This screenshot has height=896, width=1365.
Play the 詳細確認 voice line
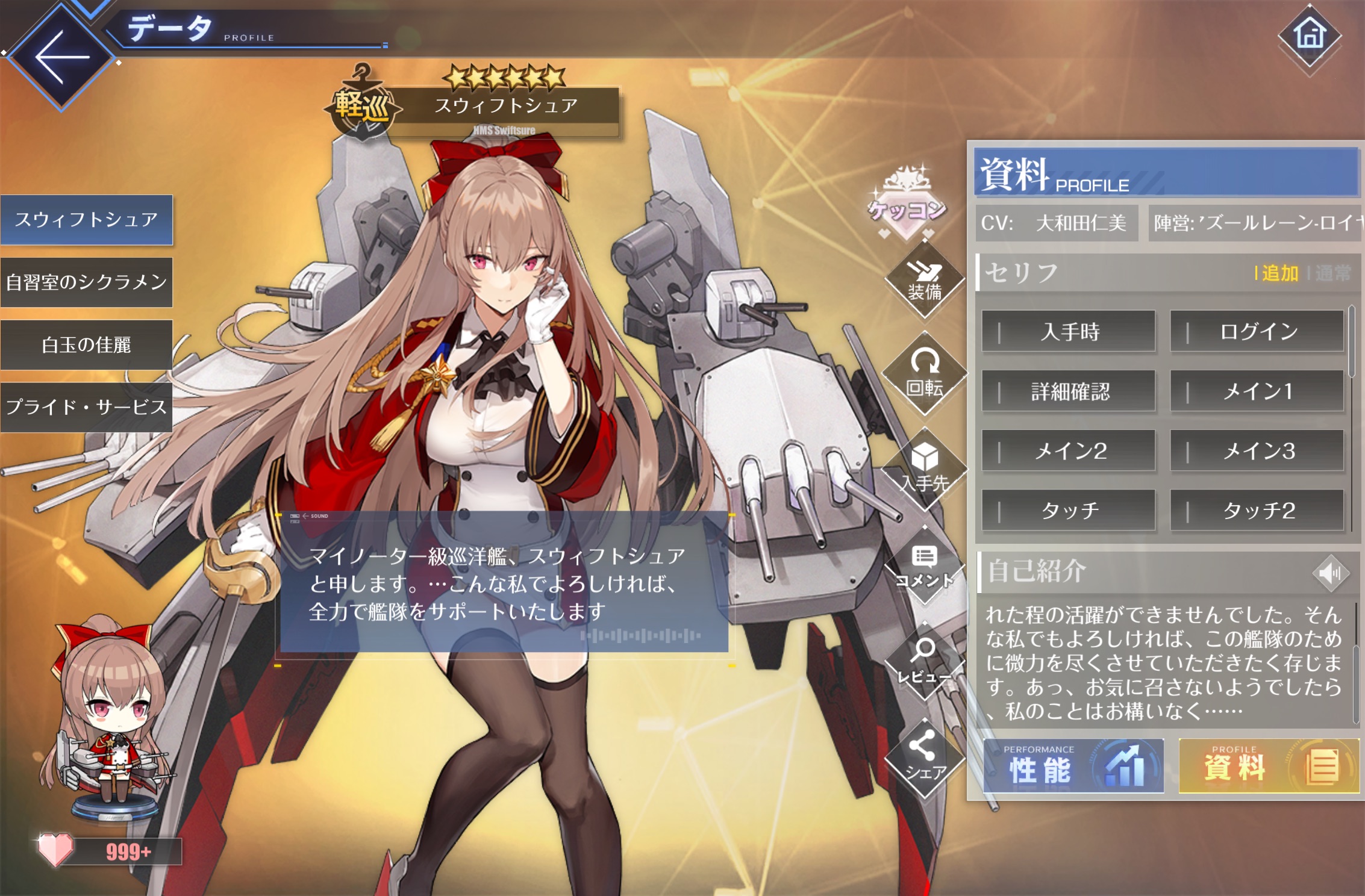[x=1069, y=391]
